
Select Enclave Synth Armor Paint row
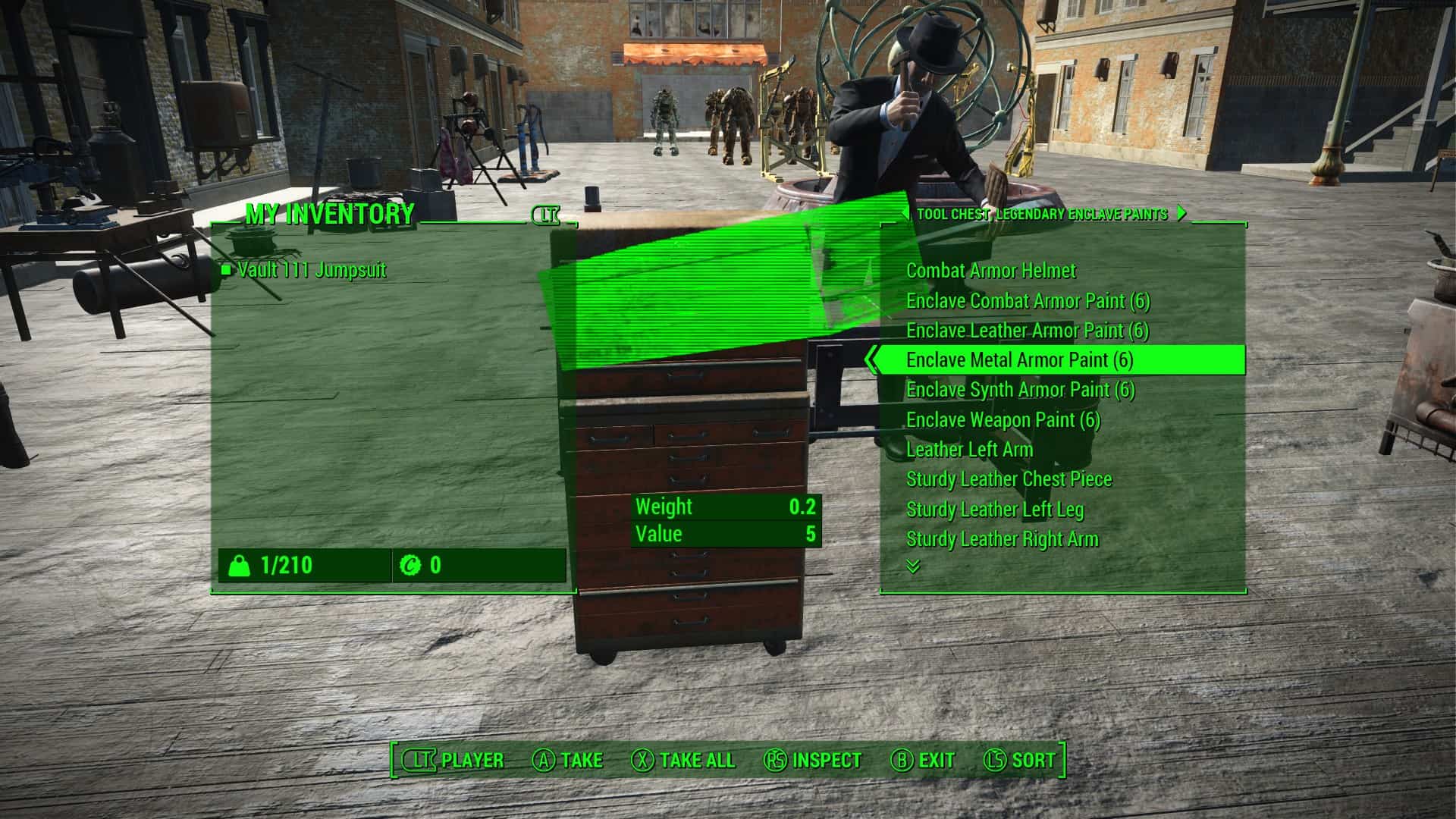point(1020,390)
